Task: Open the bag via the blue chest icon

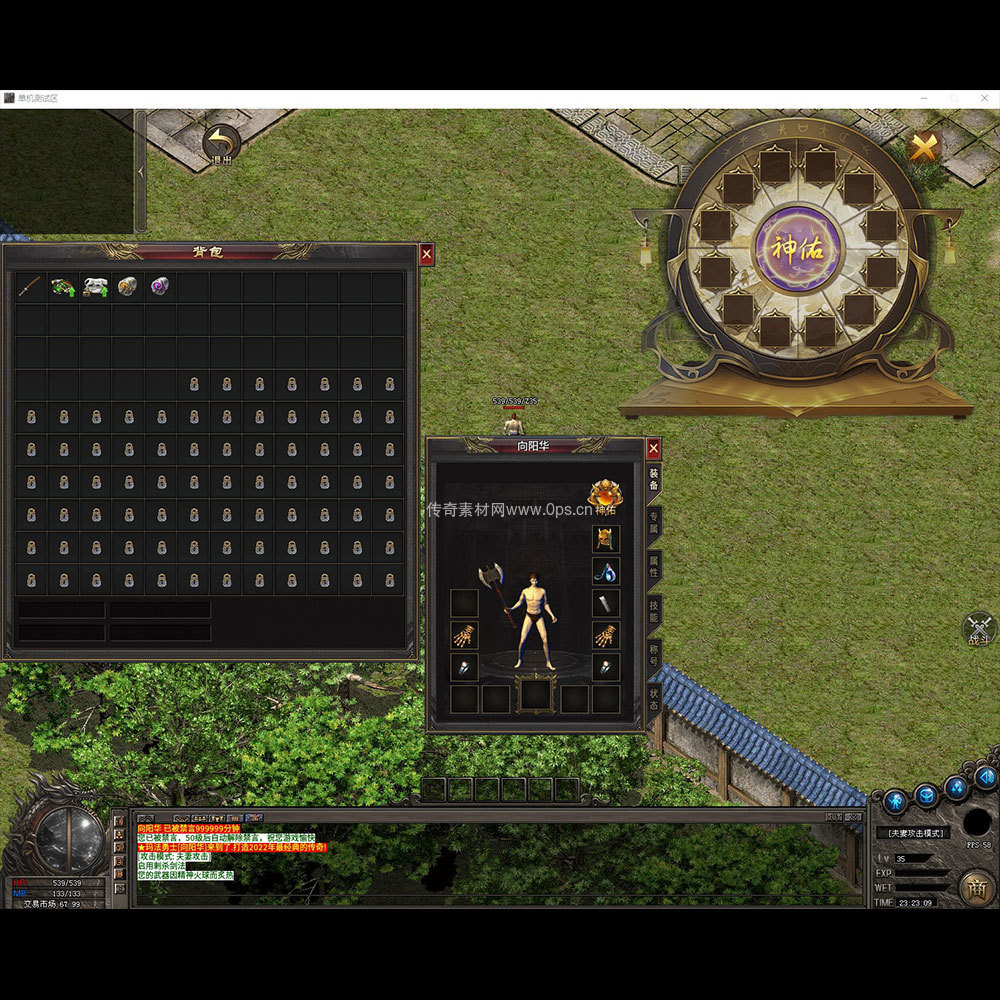Action: pos(926,795)
